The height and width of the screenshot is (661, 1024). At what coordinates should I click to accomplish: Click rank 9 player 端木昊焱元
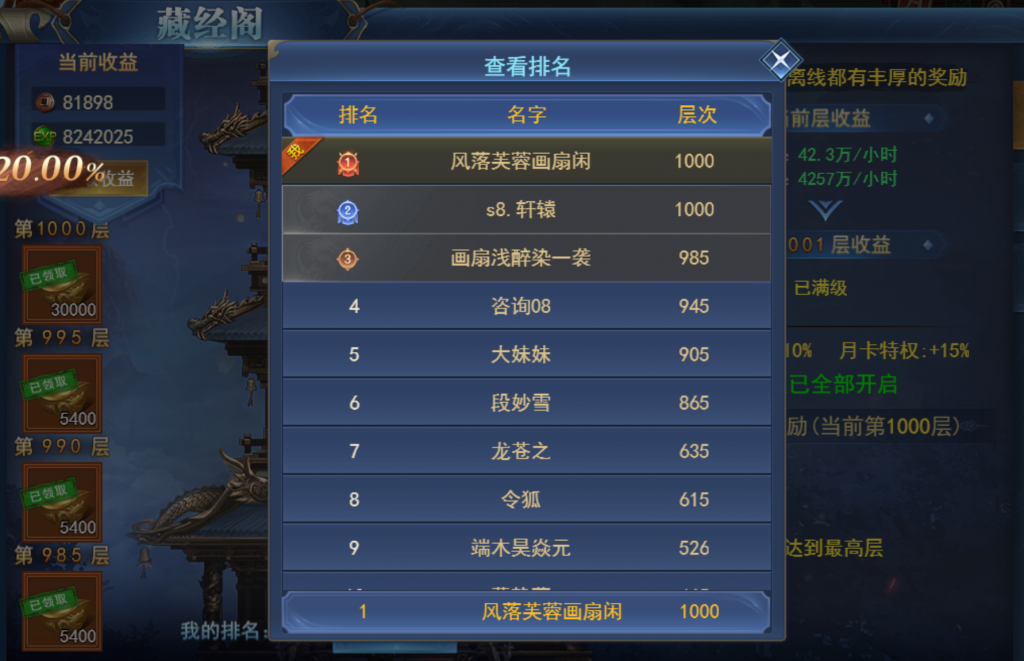point(526,548)
